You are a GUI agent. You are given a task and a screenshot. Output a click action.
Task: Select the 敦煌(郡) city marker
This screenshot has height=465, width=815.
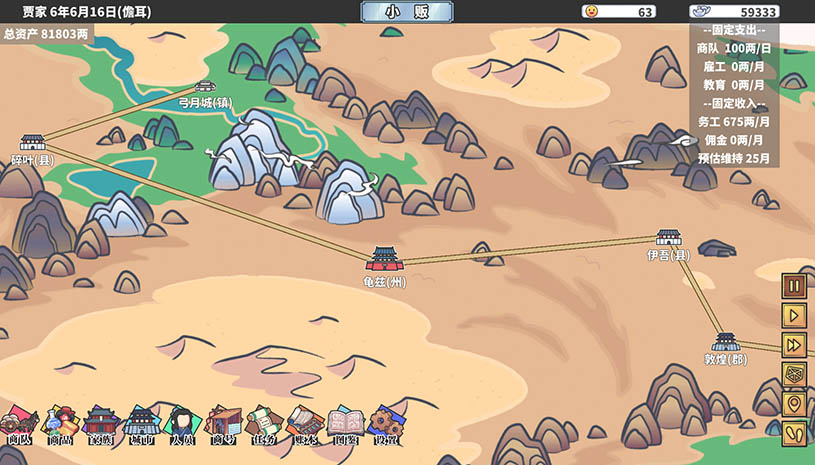tap(726, 342)
